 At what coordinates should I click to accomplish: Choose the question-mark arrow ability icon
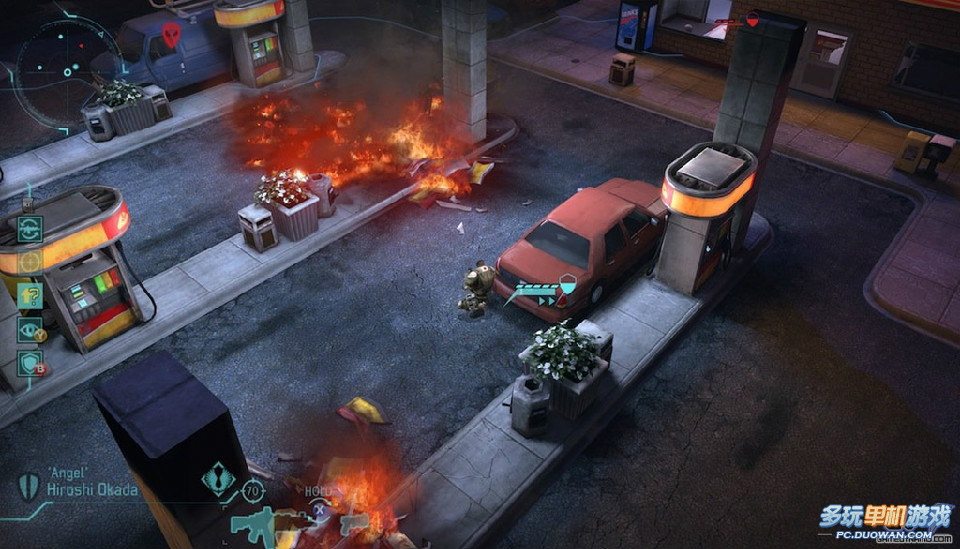pyautogui.click(x=30, y=296)
